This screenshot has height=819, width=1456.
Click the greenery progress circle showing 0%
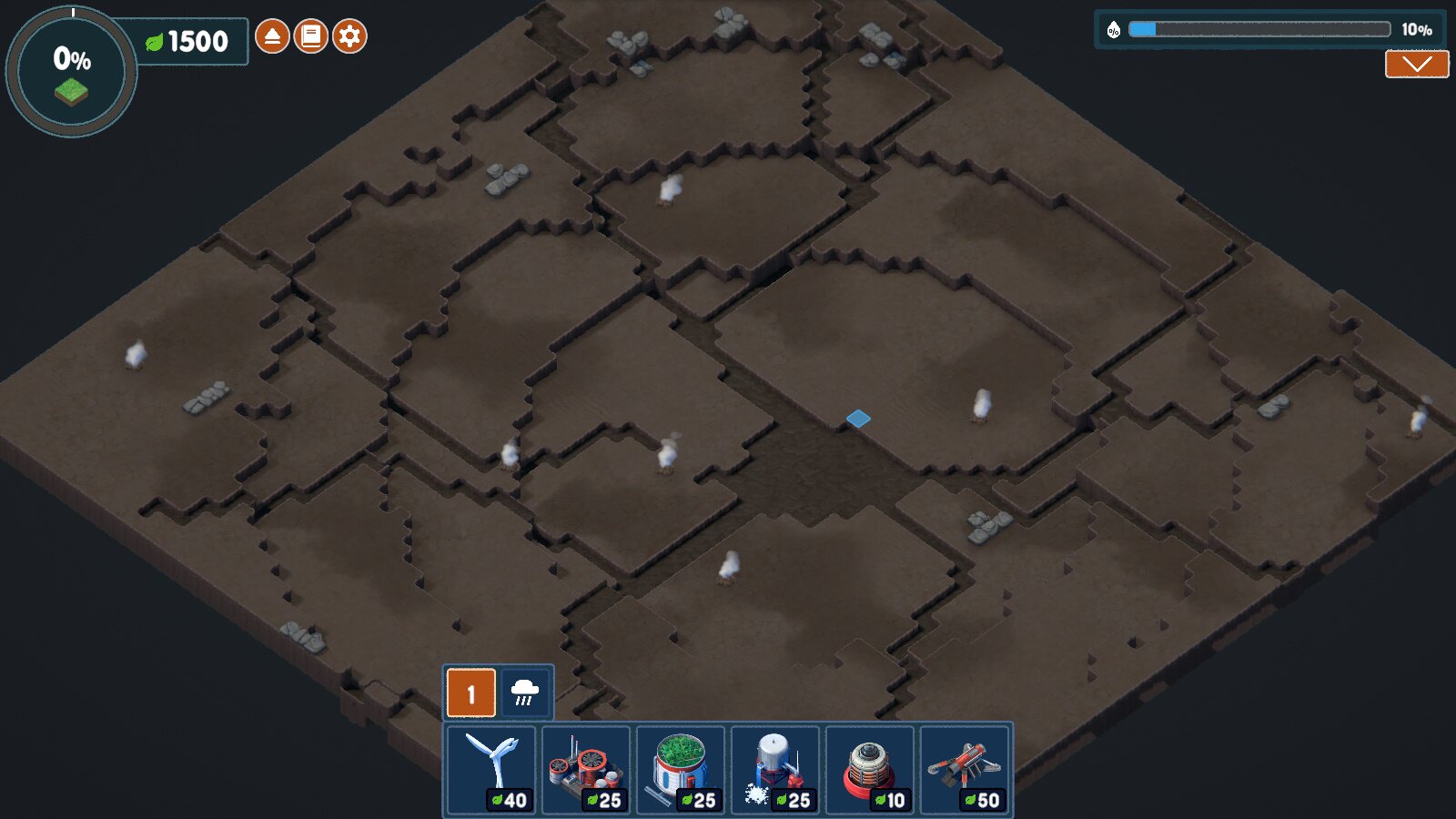coord(71,71)
